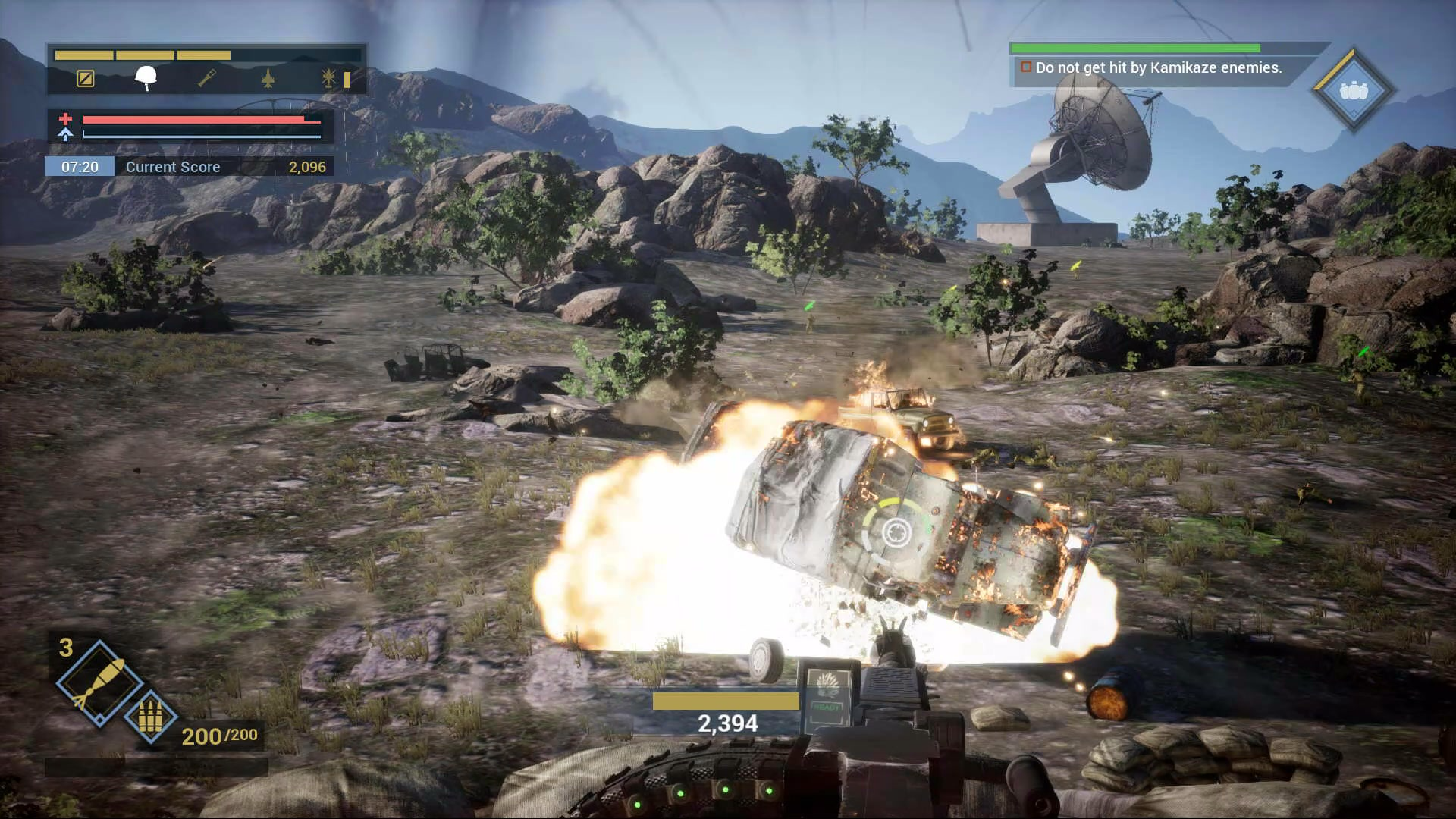Viewport: 1456px width, 819px height.
Task: Click the Kamikaze enemies objective tracker
Action: click(x=1158, y=68)
